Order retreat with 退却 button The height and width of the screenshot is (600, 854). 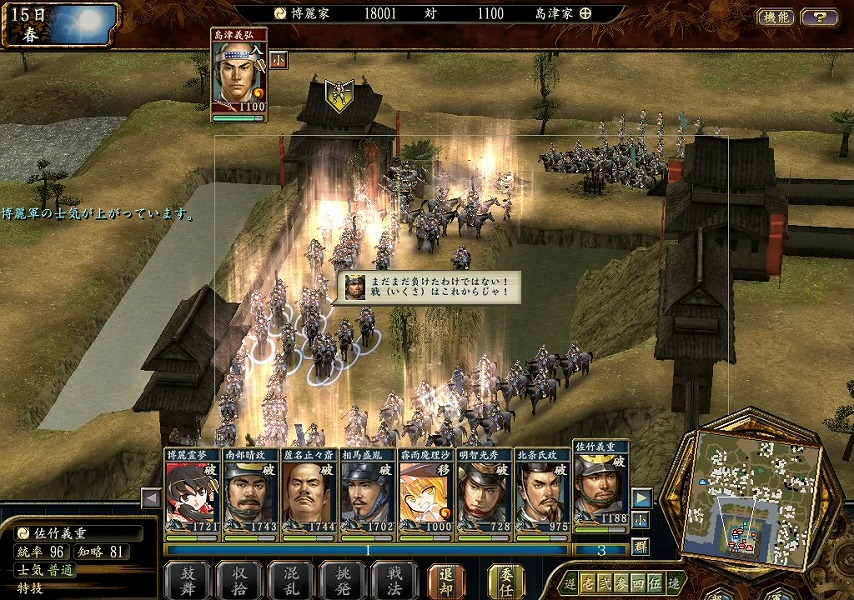pos(447,579)
